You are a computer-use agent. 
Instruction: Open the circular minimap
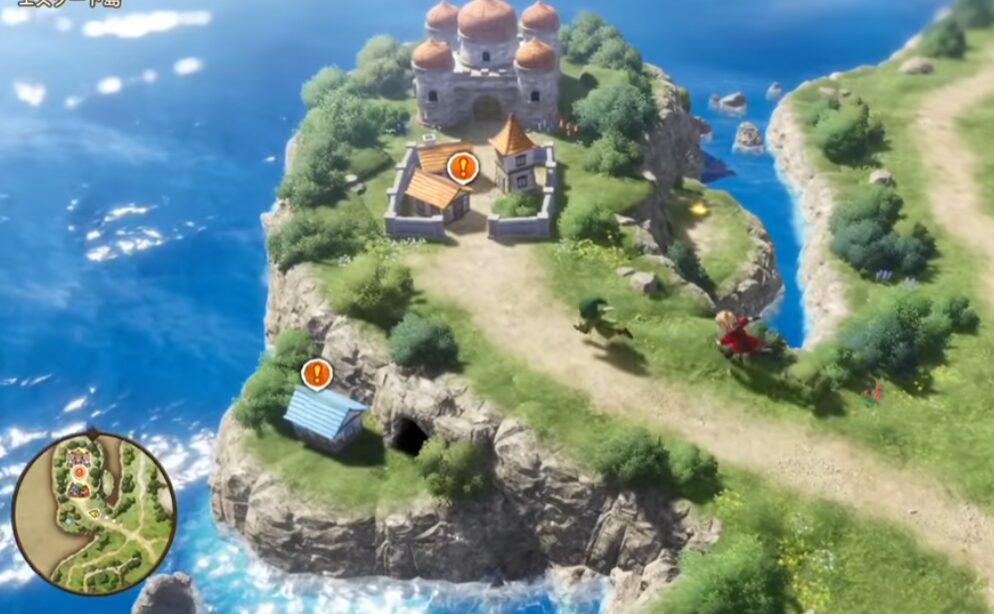[x=94, y=511]
